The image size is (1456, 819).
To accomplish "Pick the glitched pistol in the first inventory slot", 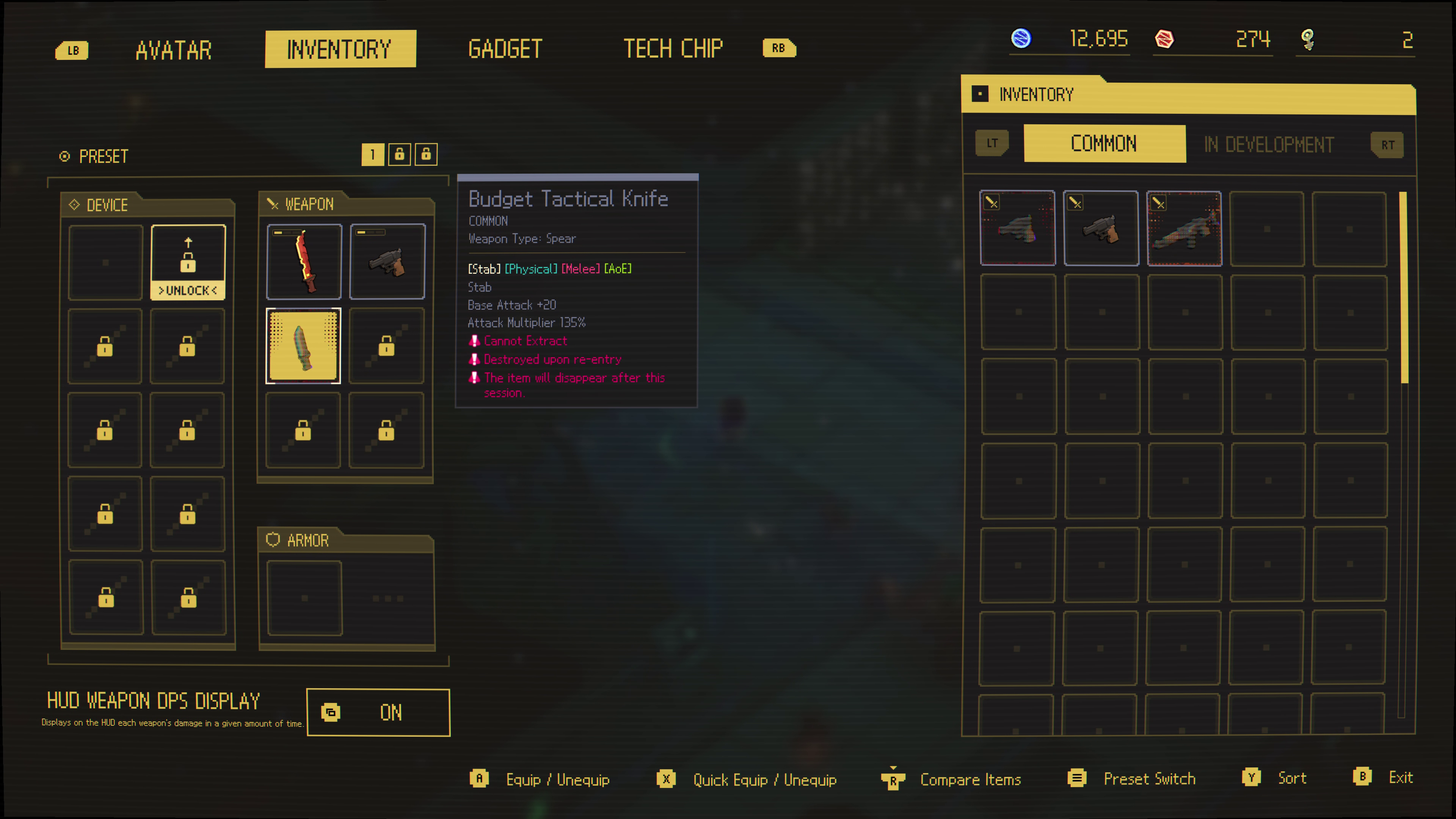I will [x=1017, y=228].
